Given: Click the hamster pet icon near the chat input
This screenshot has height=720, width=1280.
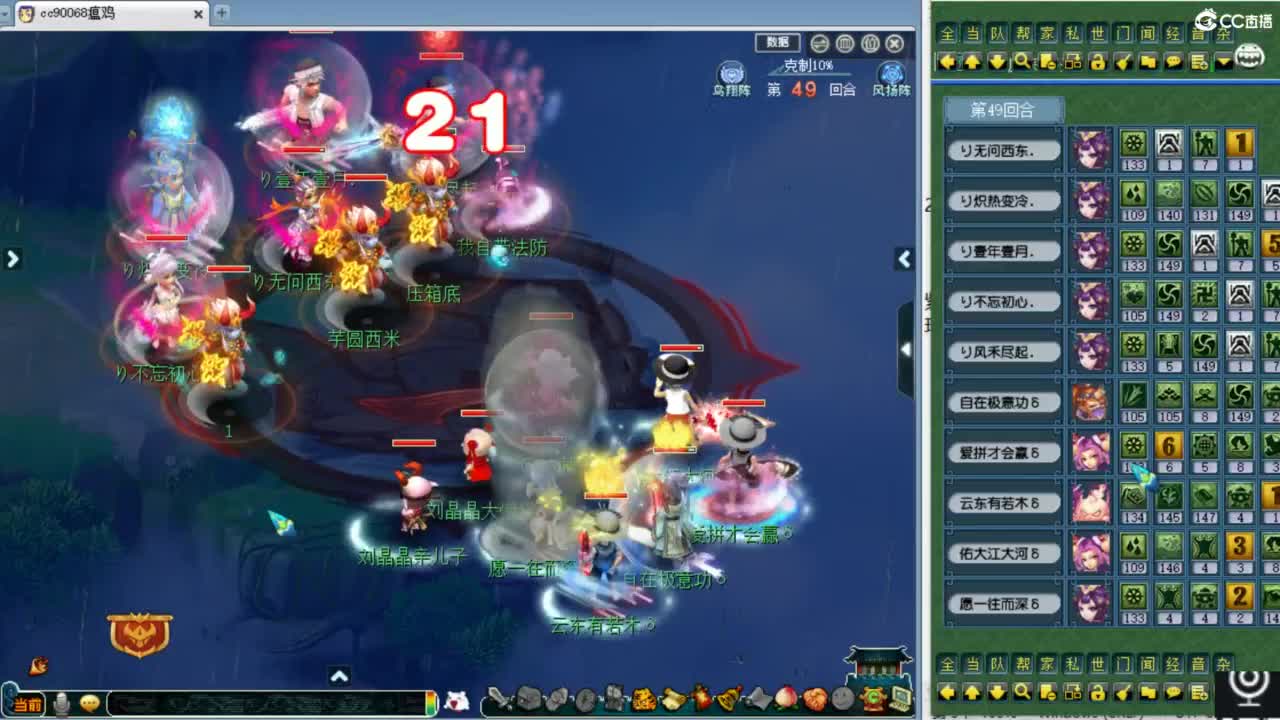Looking at the screenshot, I should 455,703.
